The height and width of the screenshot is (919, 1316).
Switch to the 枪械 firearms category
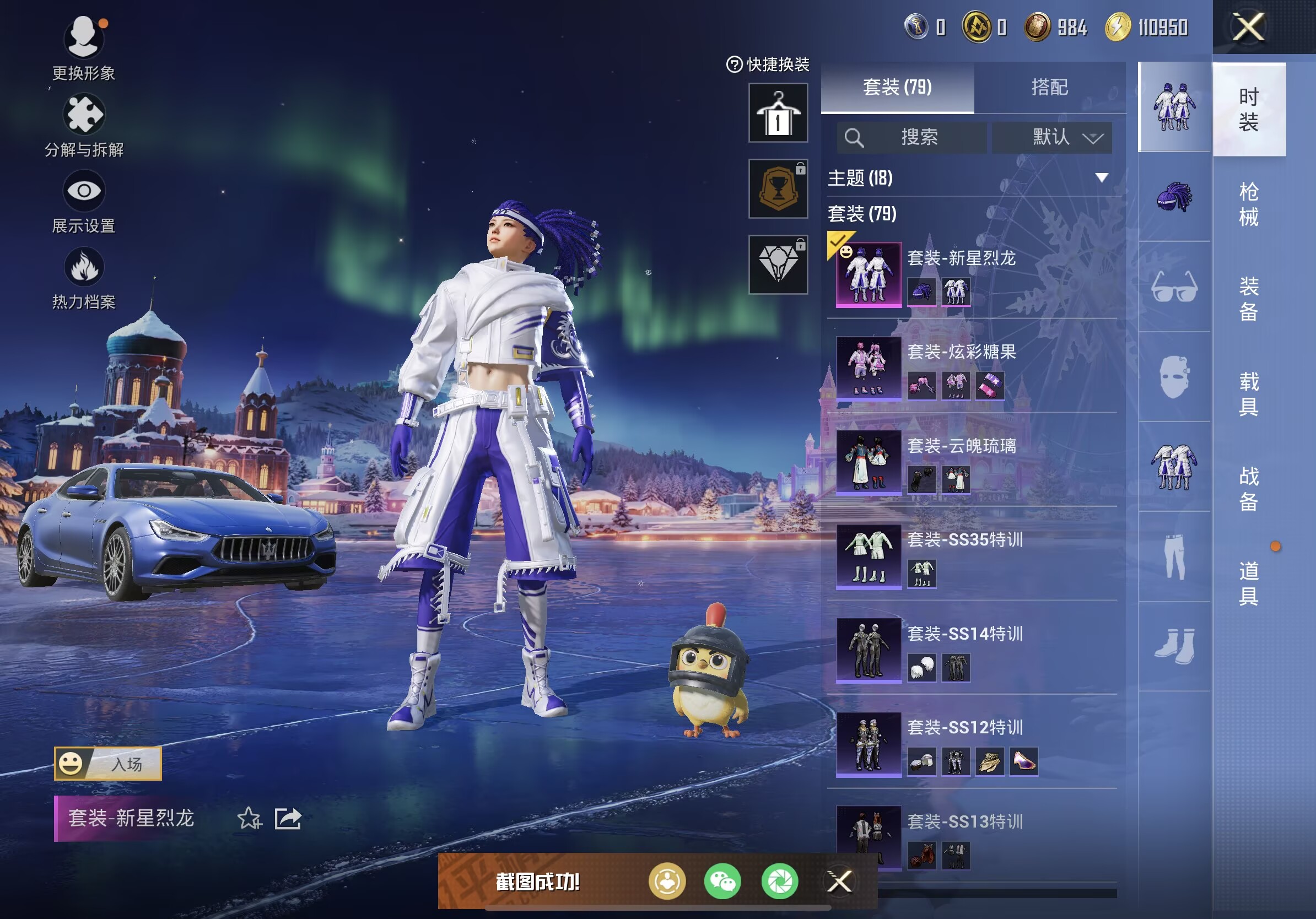(1248, 204)
